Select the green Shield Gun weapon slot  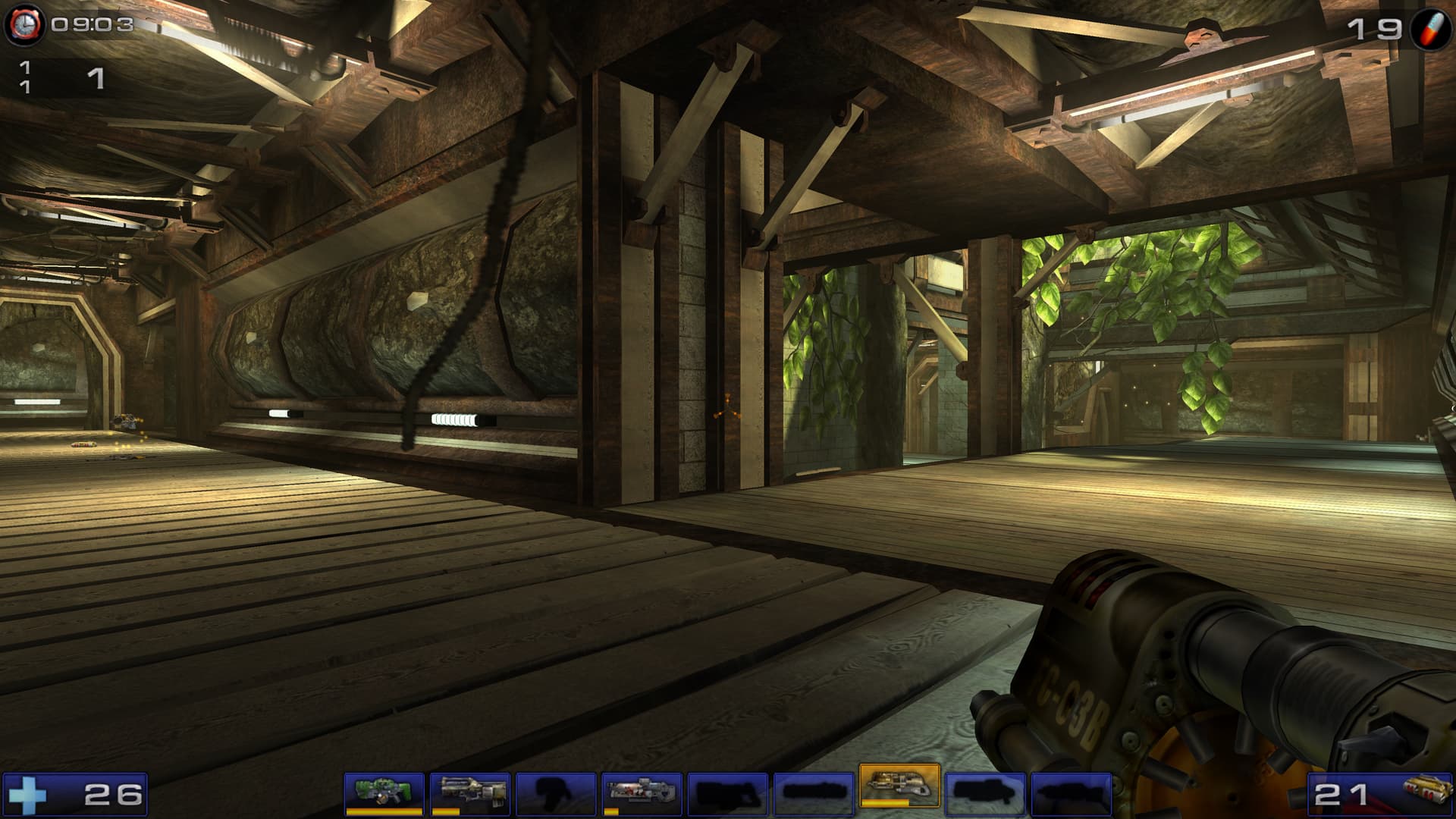[x=384, y=792]
